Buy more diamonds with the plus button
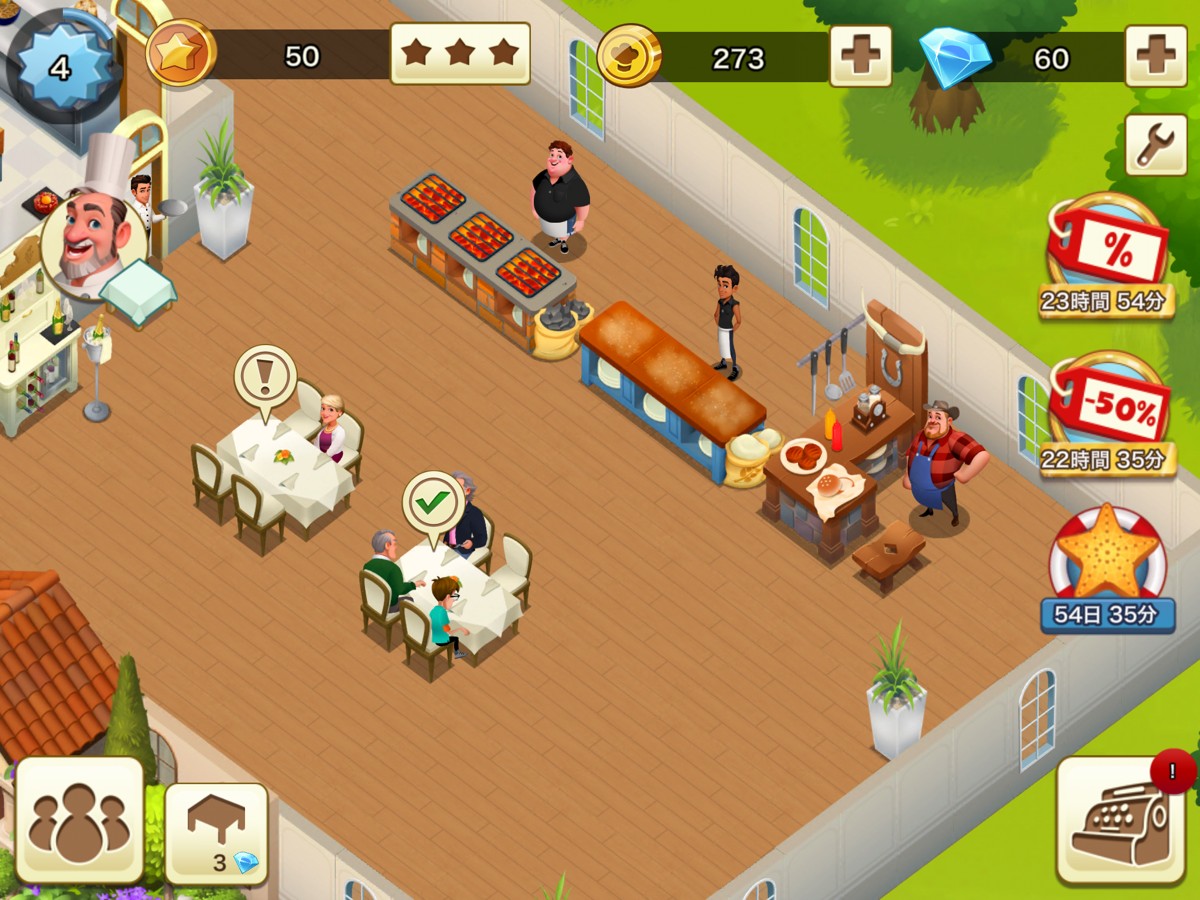This screenshot has height=900, width=1200. pyautogui.click(x=1156, y=56)
